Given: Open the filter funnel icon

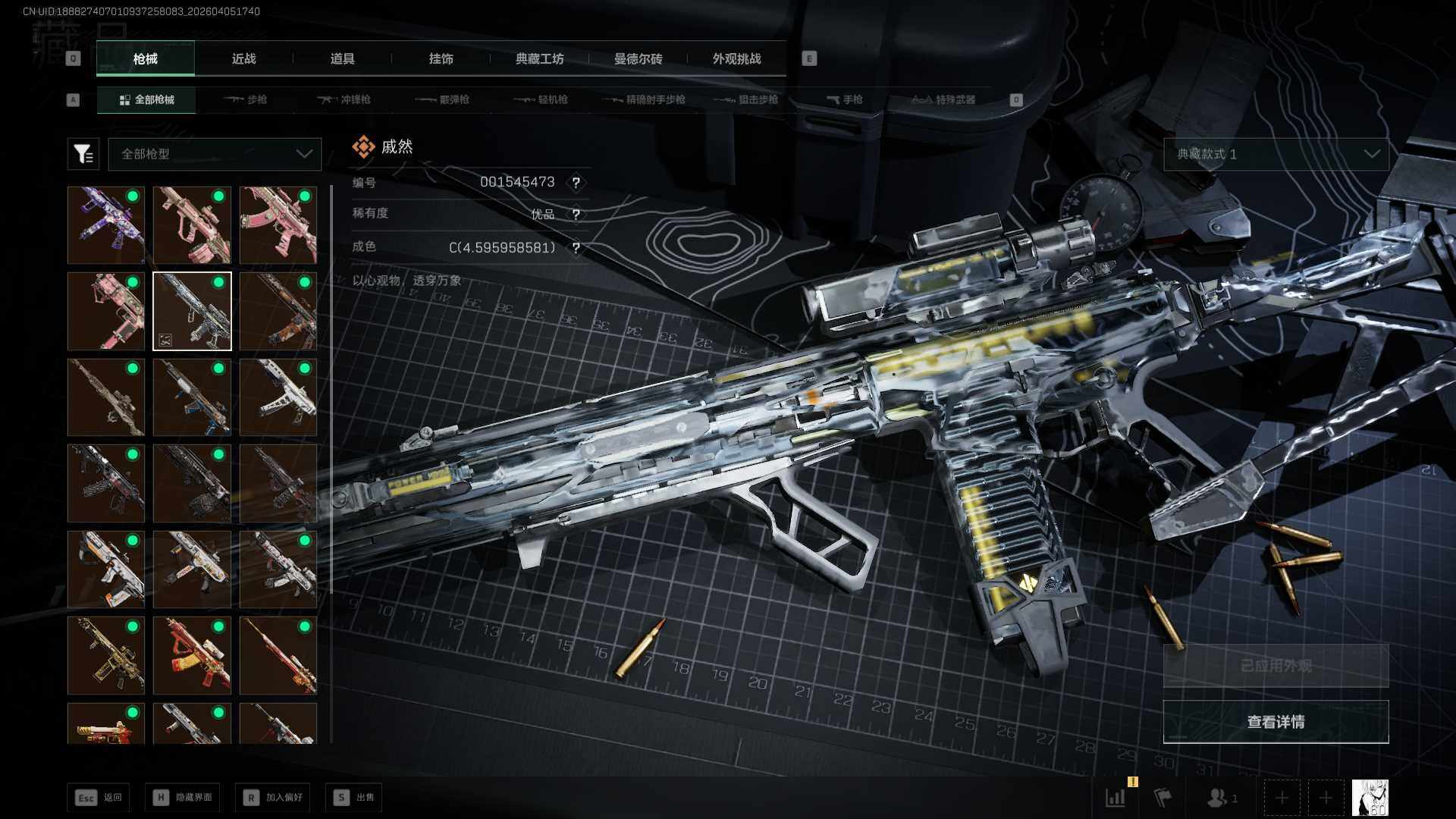Looking at the screenshot, I should (83, 154).
